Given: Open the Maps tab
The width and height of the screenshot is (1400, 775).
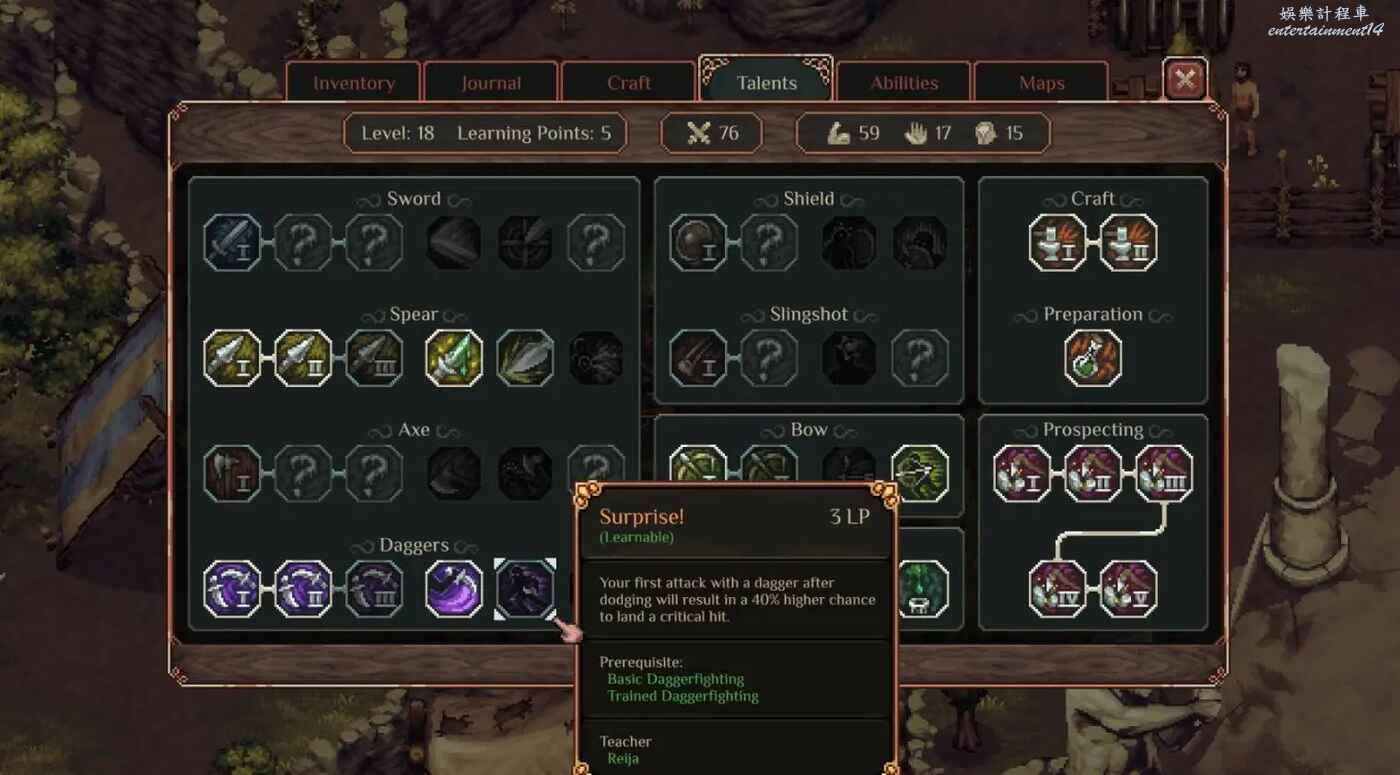Looking at the screenshot, I should [x=1041, y=83].
